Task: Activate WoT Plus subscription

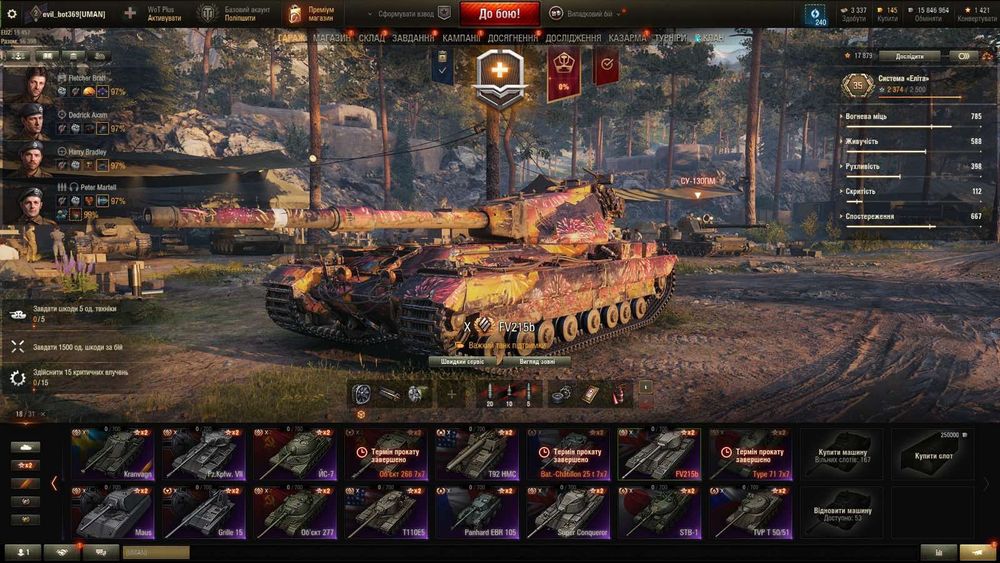Action: 164,14
